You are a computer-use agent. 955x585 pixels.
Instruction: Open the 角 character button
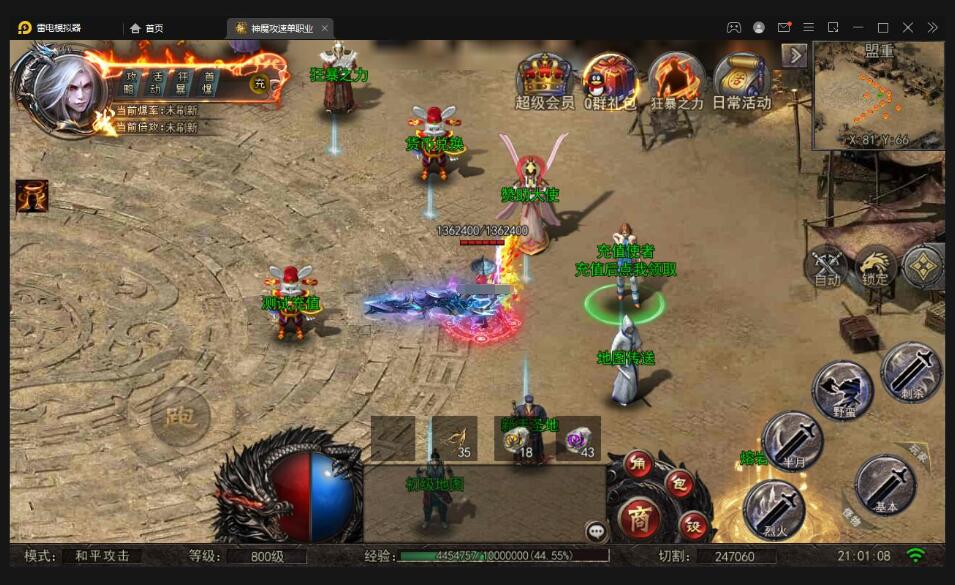click(x=638, y=465)
